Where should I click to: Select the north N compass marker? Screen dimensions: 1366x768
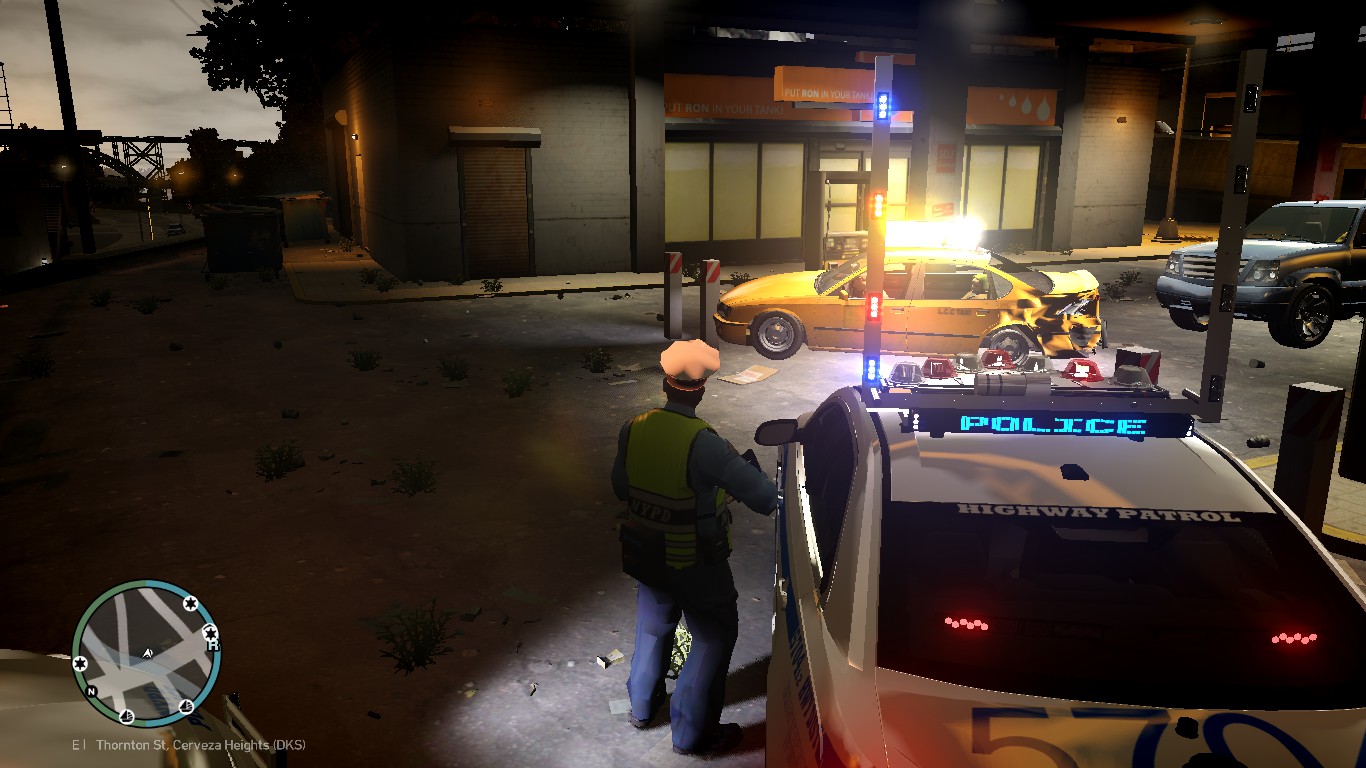tap(91, 691)
